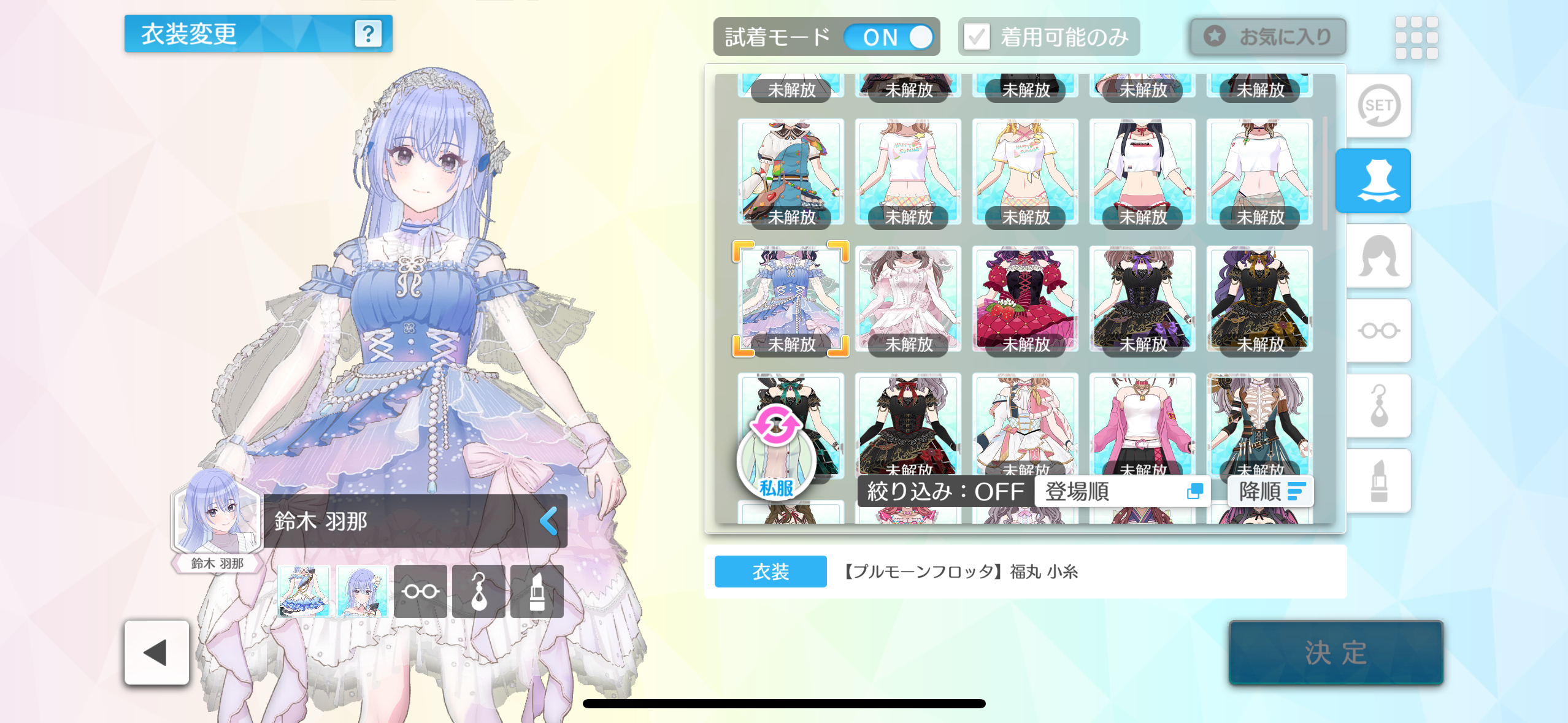Screen dimensions: 1568x723
Task: Open the grid menu icon
Action: pyautogui.click(x=1416, y=37)
